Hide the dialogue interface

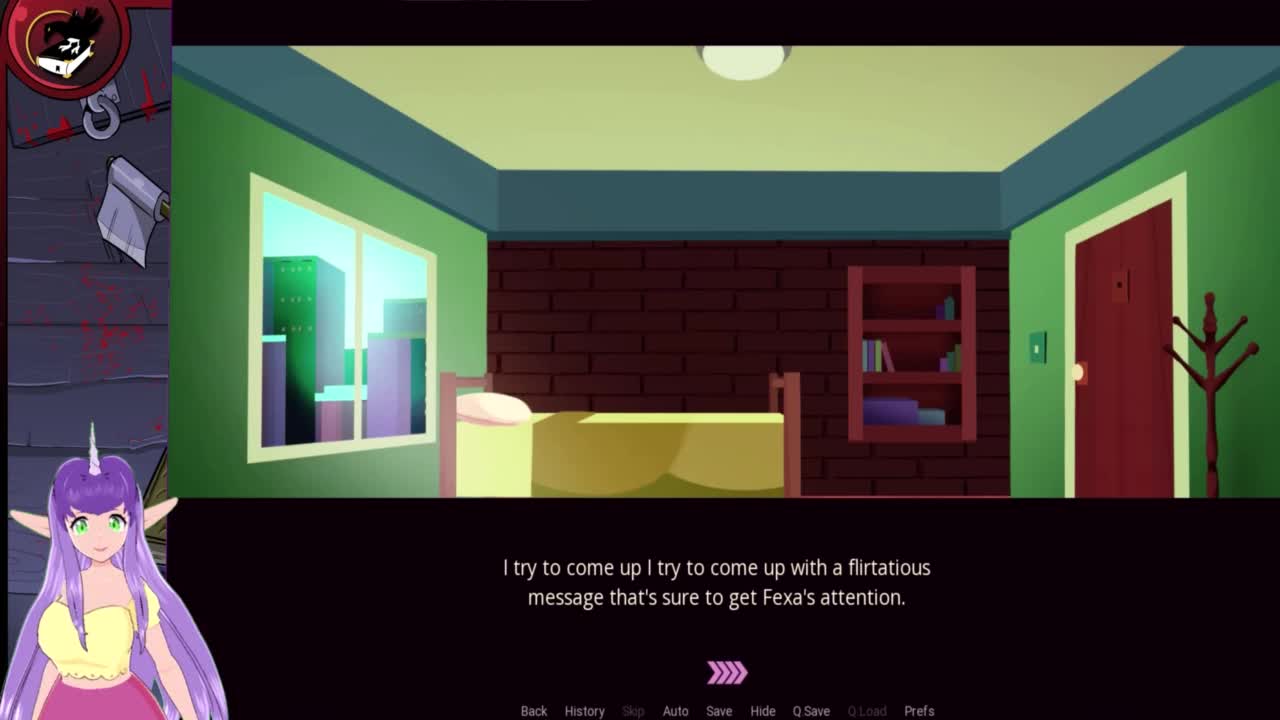point(763,711)
